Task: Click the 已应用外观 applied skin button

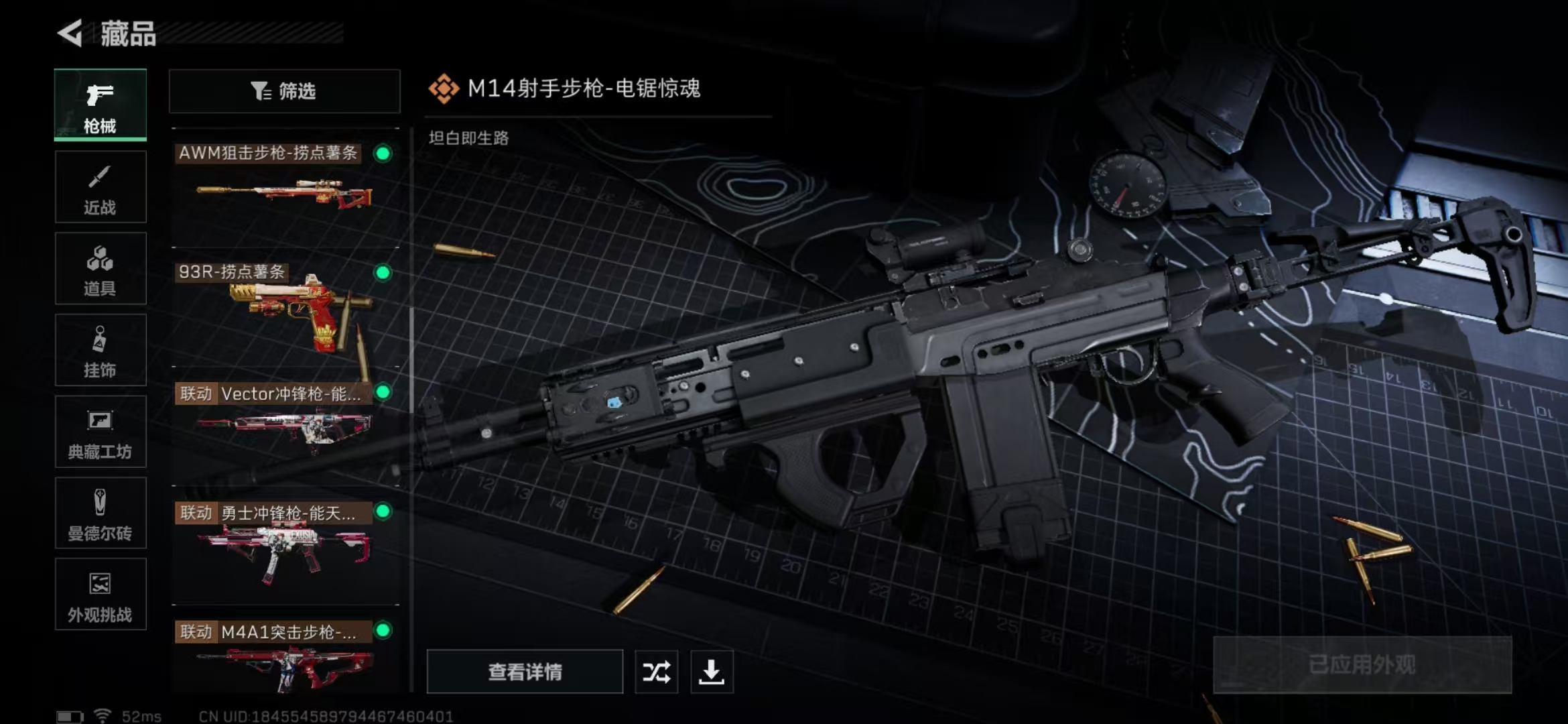Action: point(1362,664)
